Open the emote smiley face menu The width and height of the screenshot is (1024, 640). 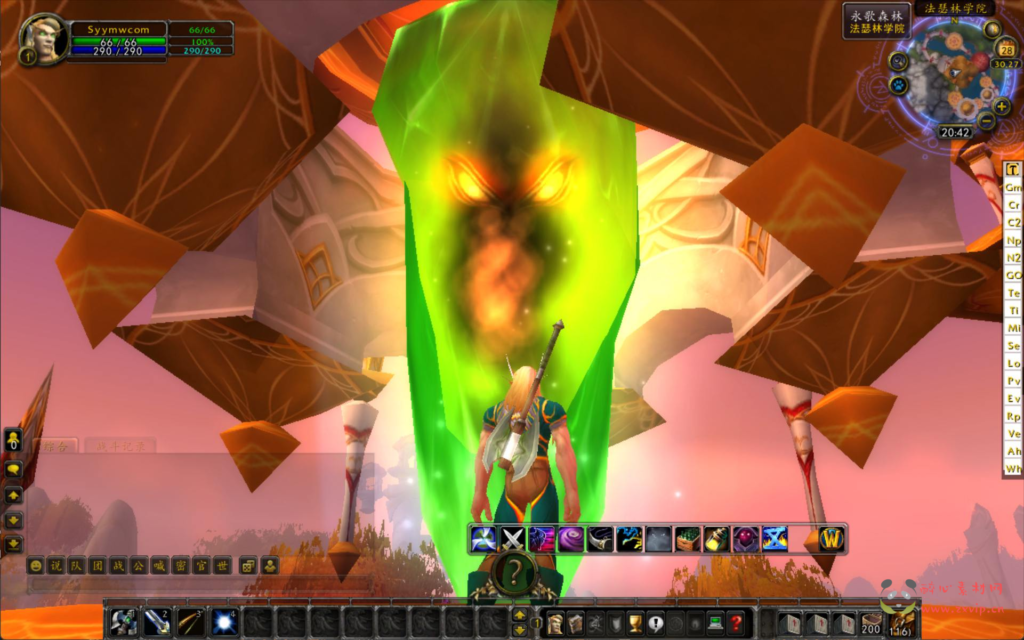tap(36, 566)
